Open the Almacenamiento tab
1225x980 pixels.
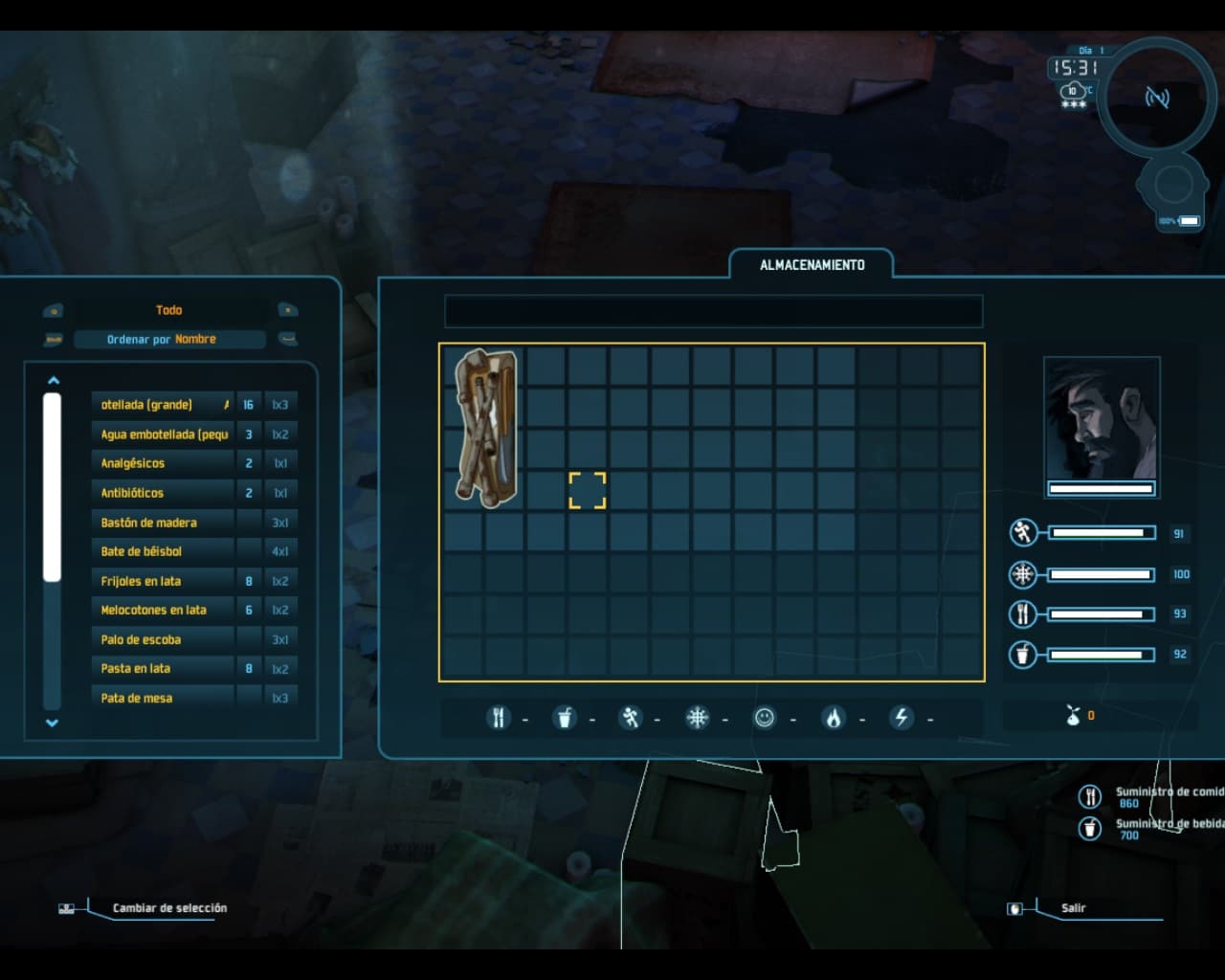812,265
